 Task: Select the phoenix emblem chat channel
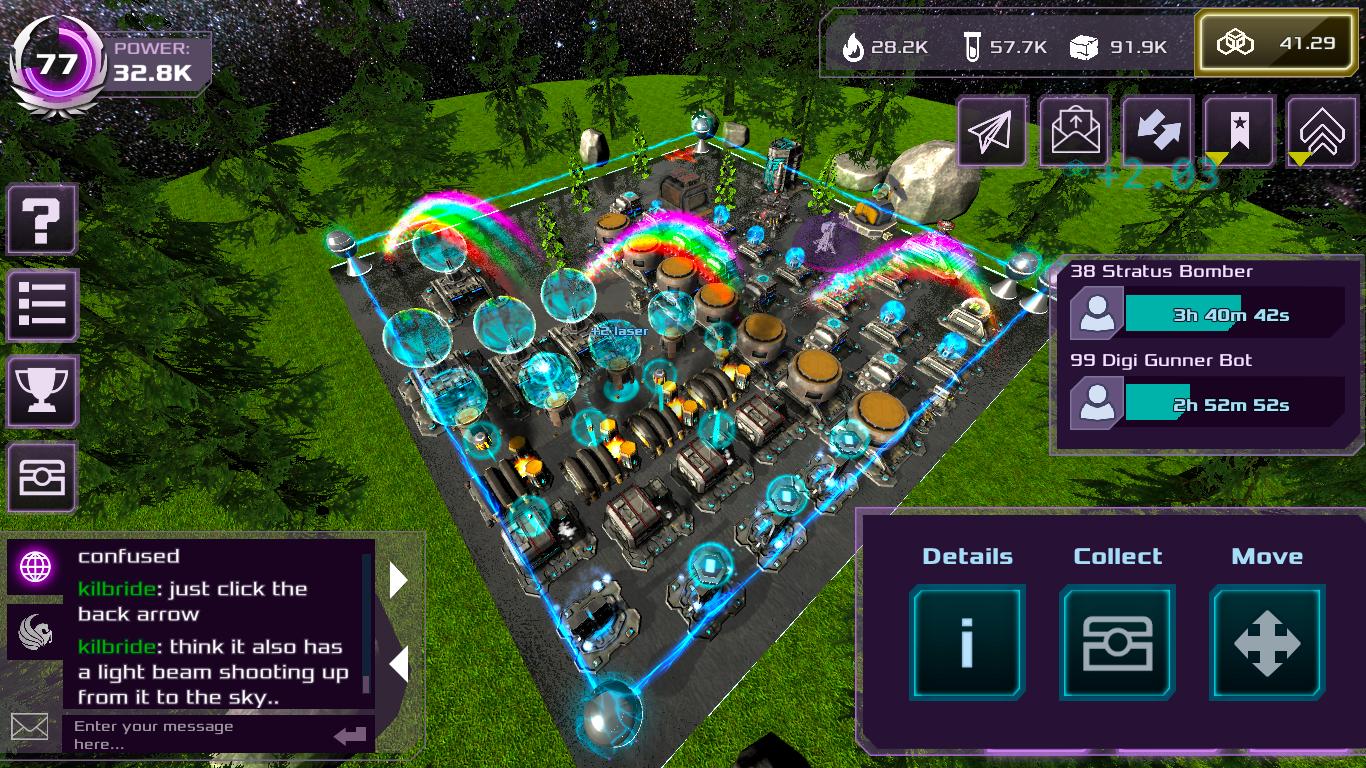coord(36,632)
